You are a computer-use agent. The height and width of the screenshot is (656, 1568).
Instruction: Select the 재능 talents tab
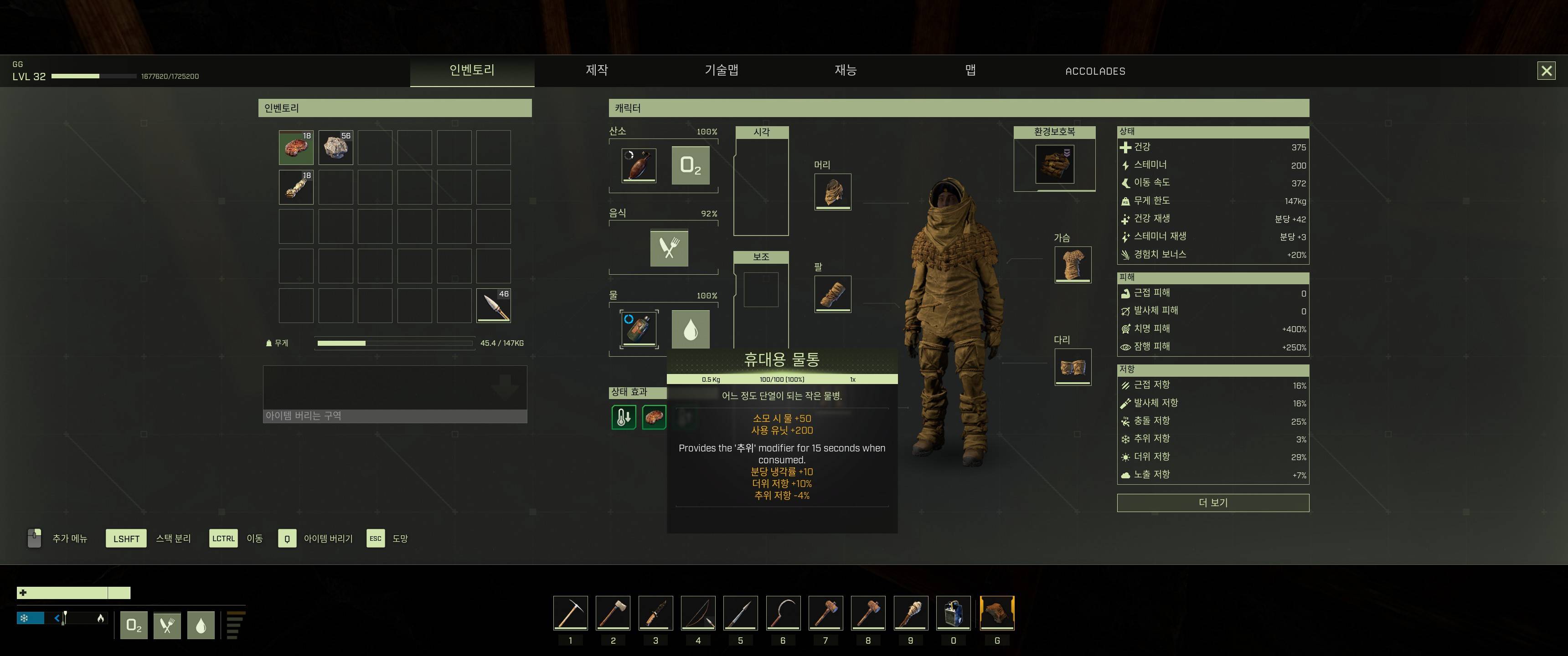click(846, 71)
